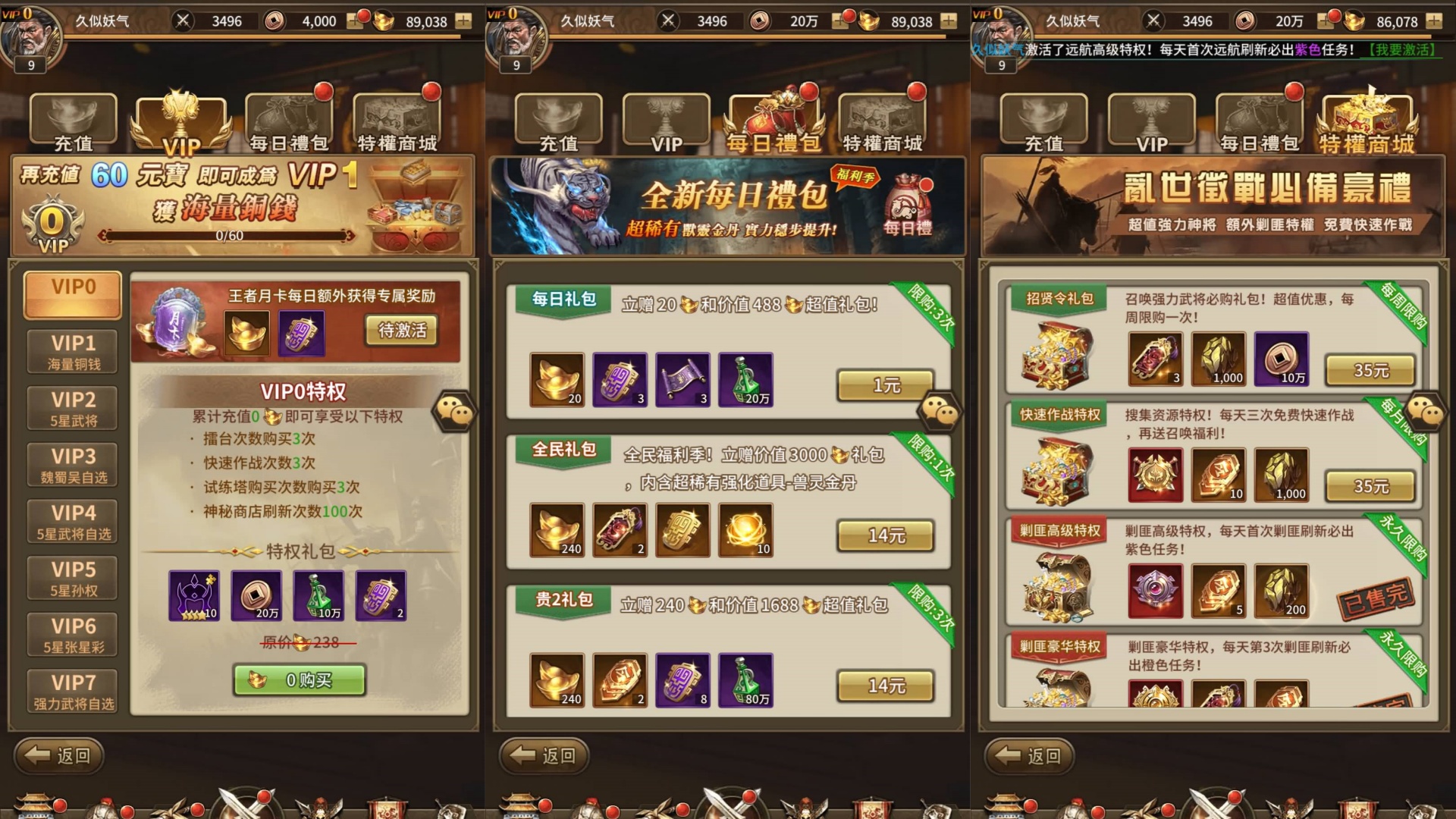The image size is (1456, 819).
Task: Open the 充值 recharge tab icon
Action: coord(72,118)
